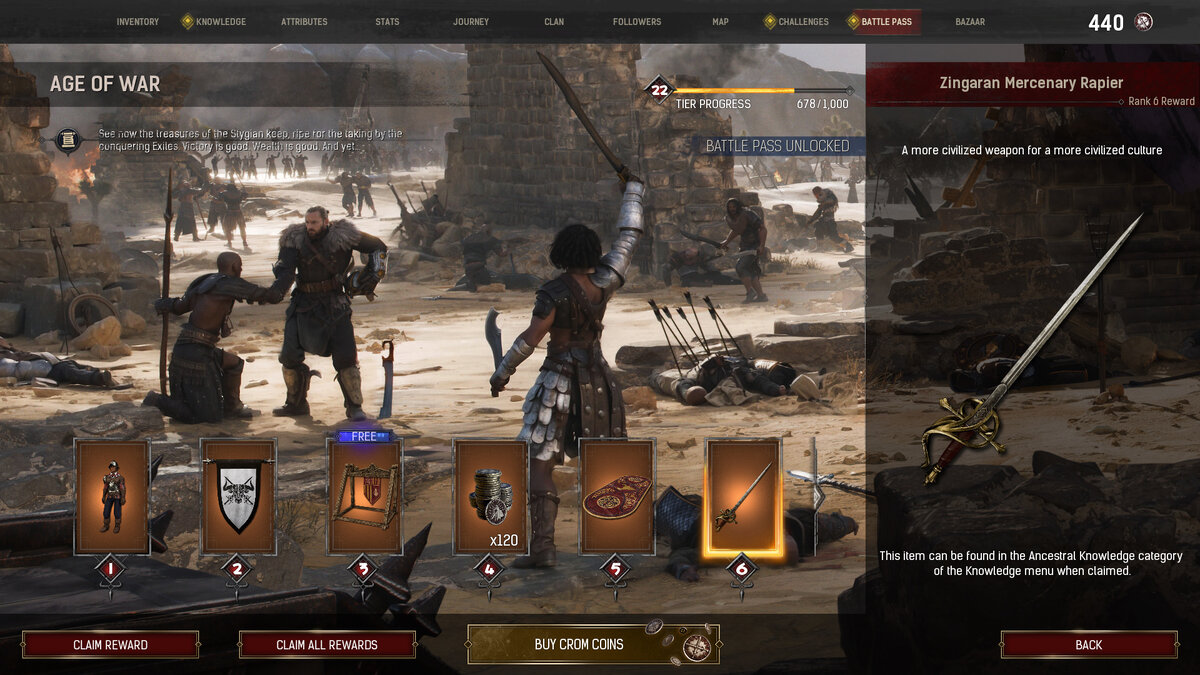
Task: Select the rank 5 red rug reward
Action: pos(617,496)
